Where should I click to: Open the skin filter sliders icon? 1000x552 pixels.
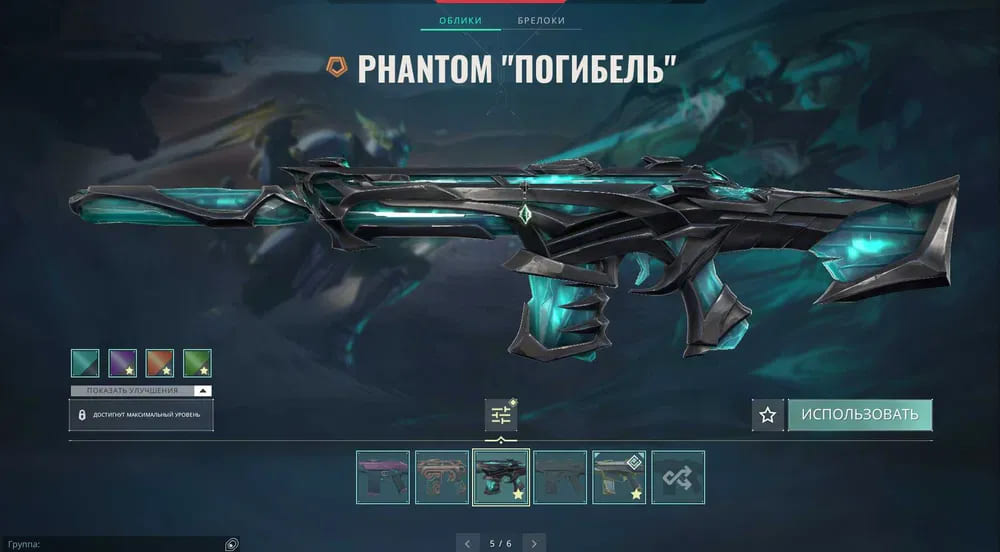[501, 415]
